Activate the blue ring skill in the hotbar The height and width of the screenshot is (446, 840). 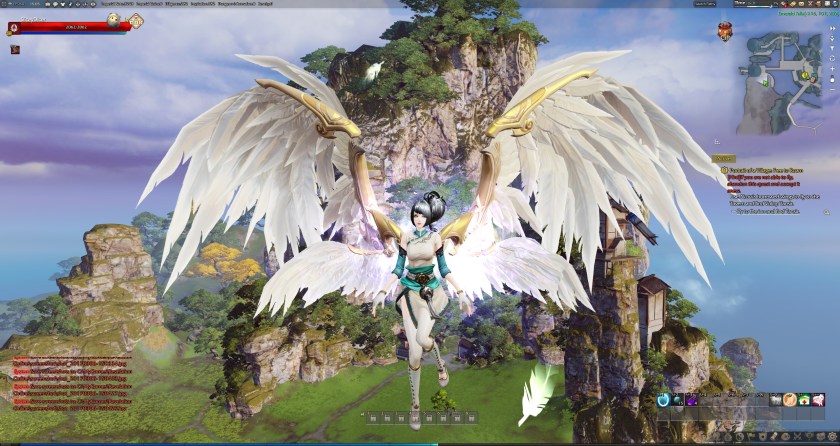[663, 400]
